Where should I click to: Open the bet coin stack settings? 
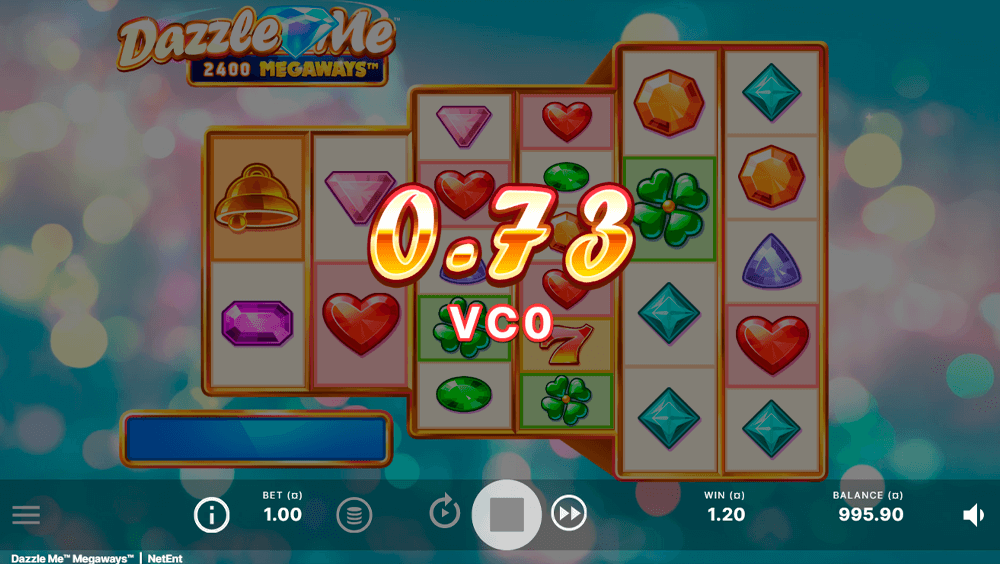point(354,515)
